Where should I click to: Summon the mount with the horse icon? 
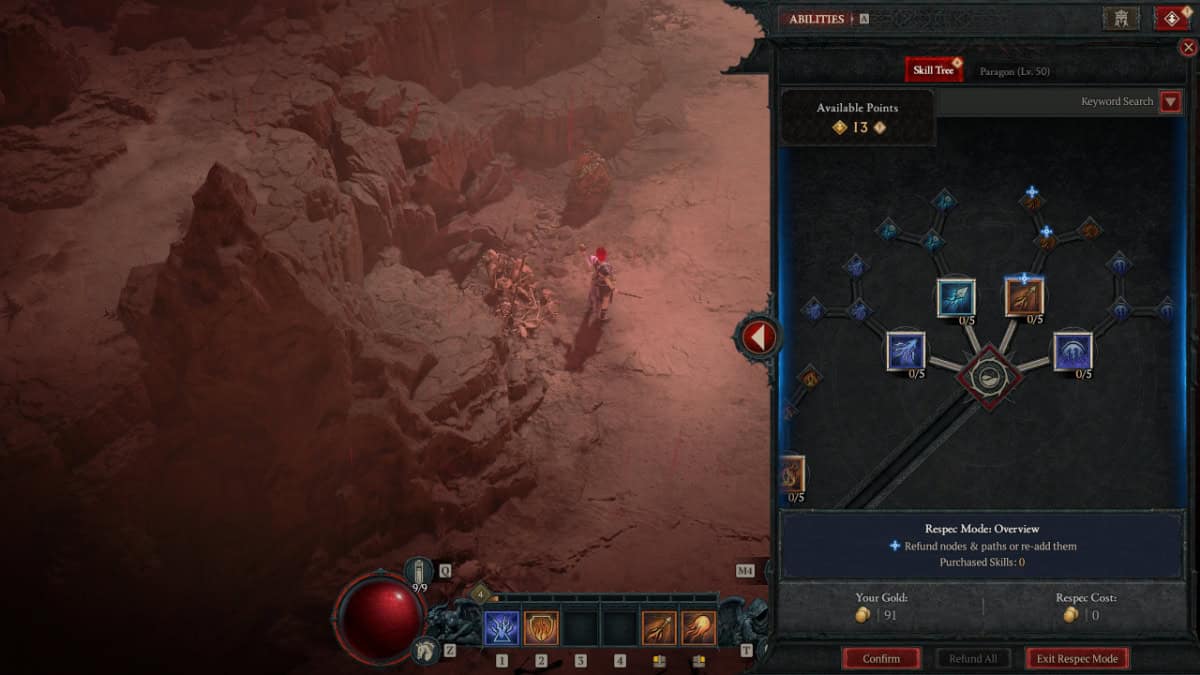pos(424,650)
